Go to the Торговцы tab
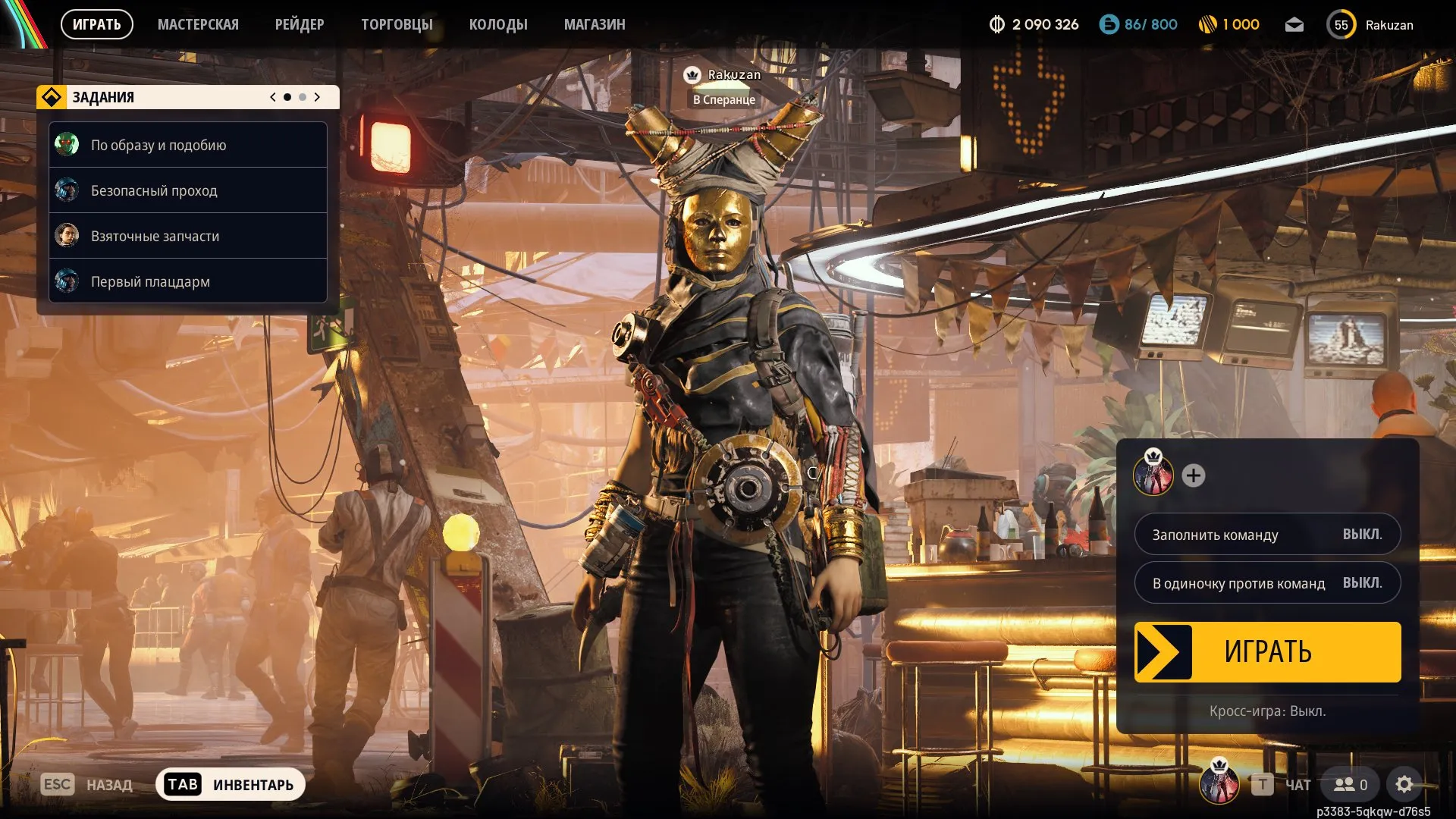Screen dimensions: 1456x819 point(397,24)
